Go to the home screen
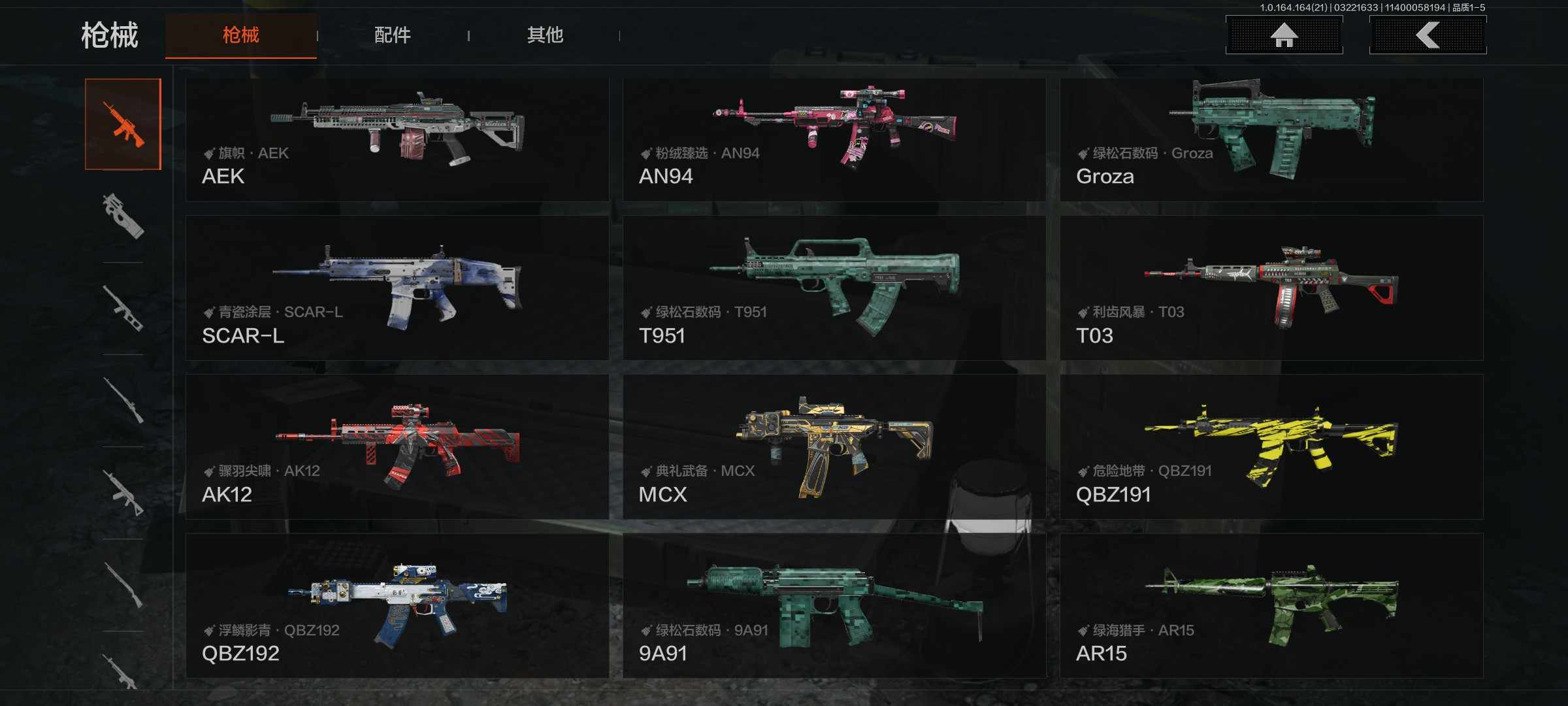This screenshot has height=706, width=1568. (1284, 35)
